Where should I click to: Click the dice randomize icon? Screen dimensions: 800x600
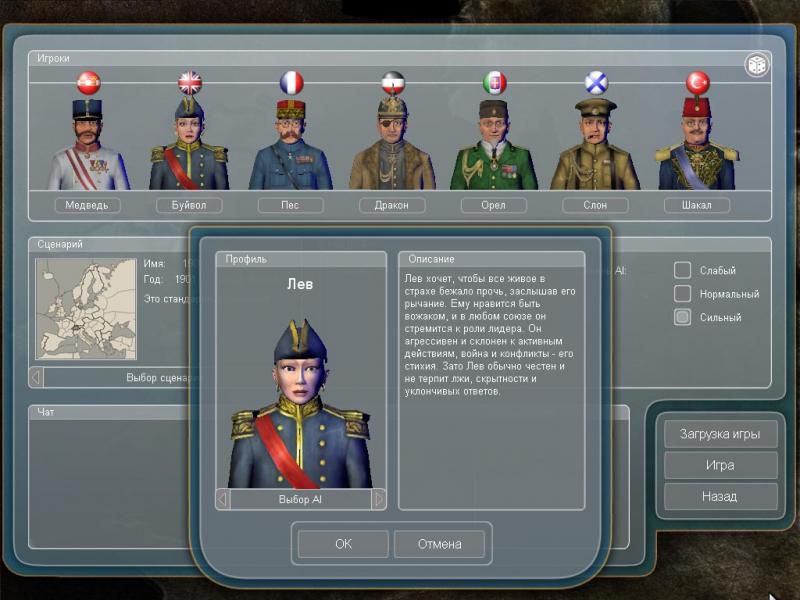pyautogui.click(x=756, y=65)
